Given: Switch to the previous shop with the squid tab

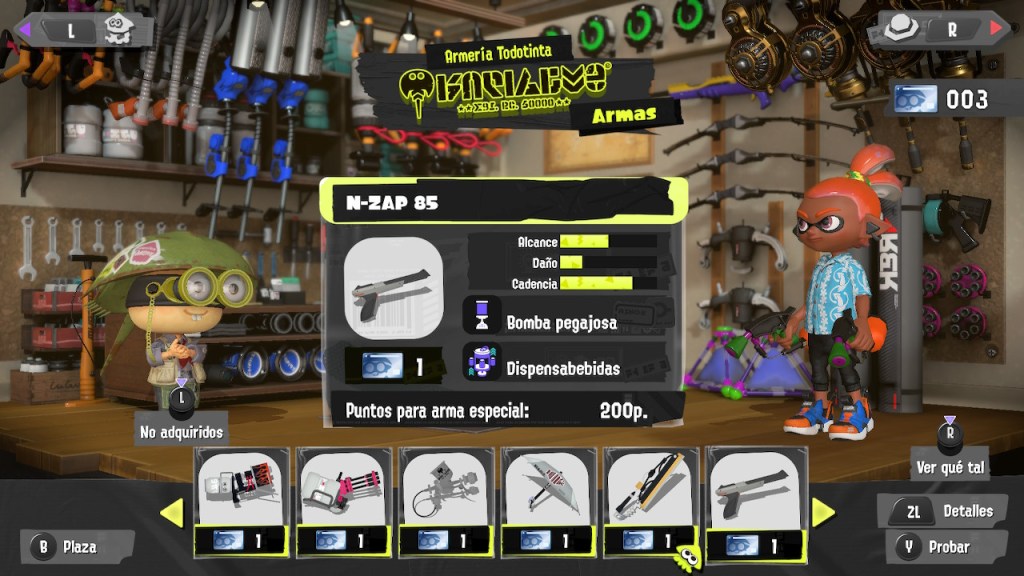Looking at the screenshot, I should click(x=87, y=29).
